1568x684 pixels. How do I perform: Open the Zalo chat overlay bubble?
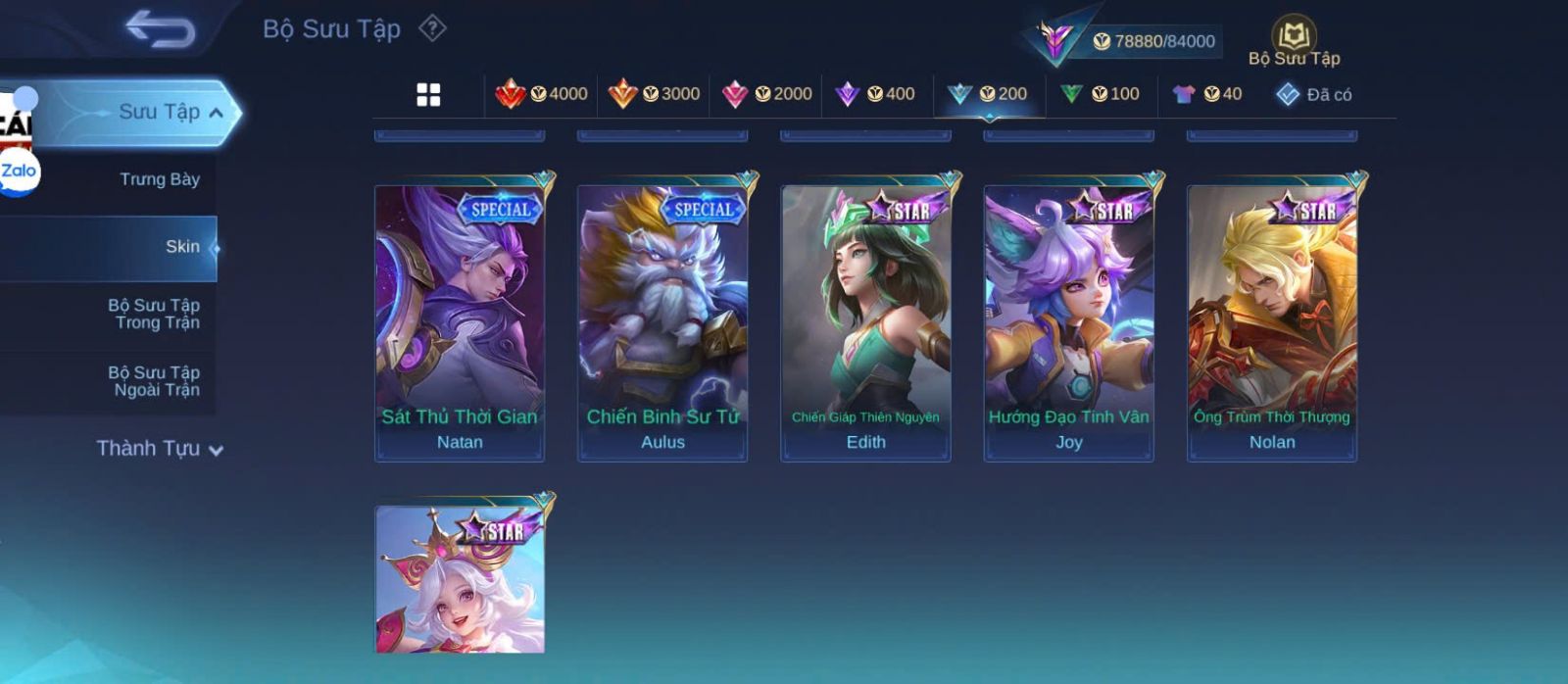[19, 171]
